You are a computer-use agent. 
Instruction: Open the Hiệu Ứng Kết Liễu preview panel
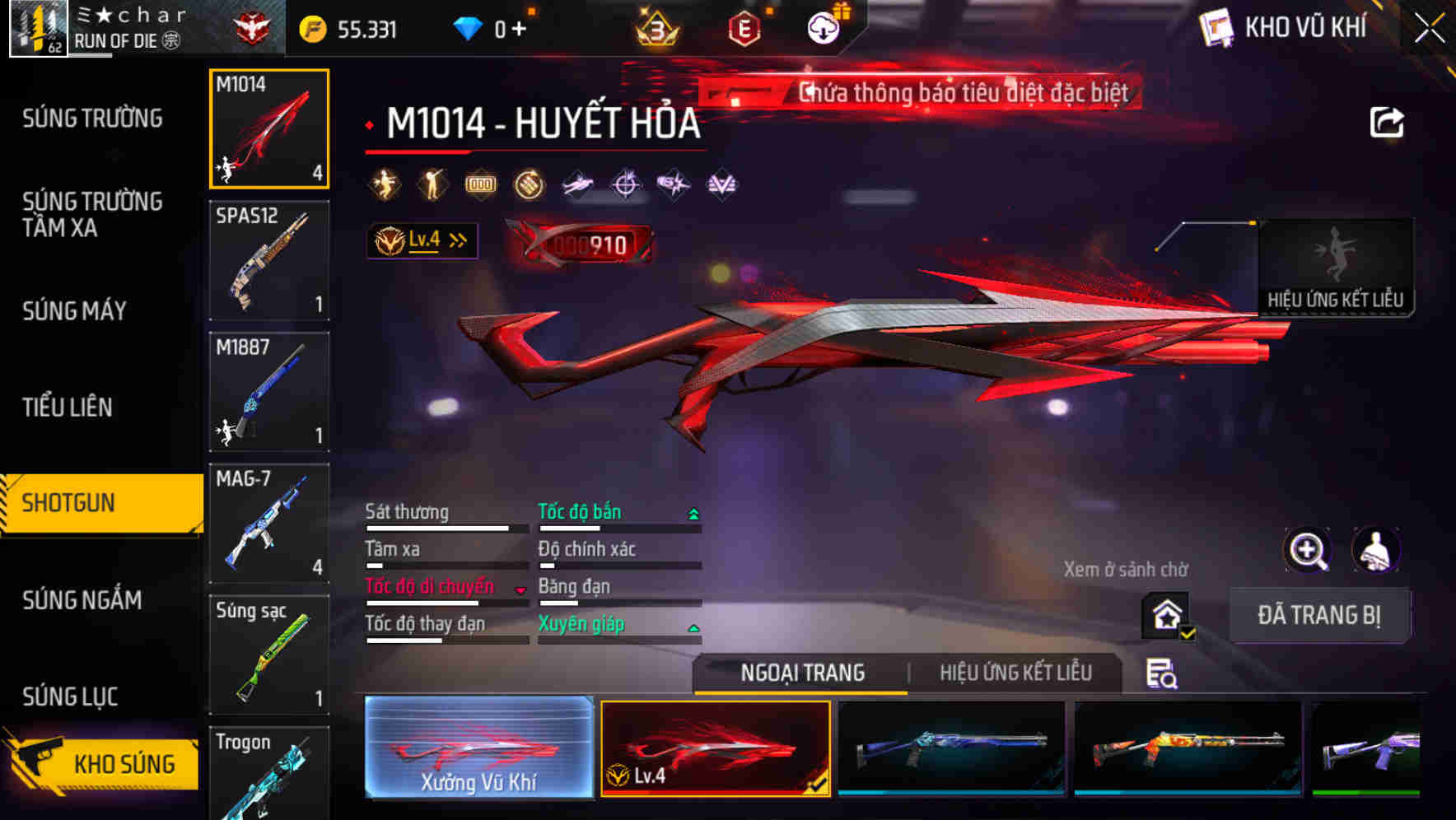[1337, 268]
